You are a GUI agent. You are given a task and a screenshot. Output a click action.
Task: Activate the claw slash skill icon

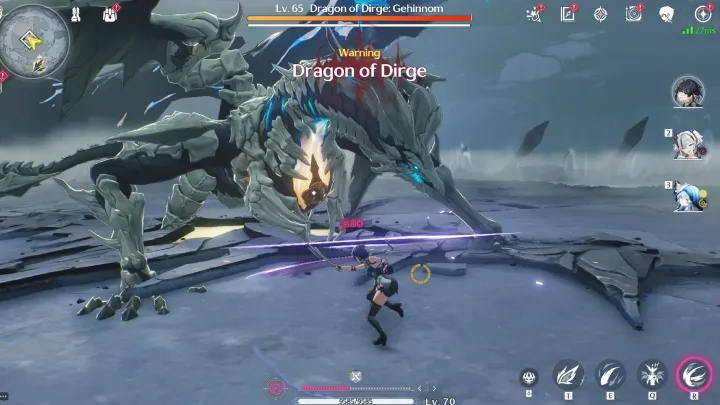[610, 375]
